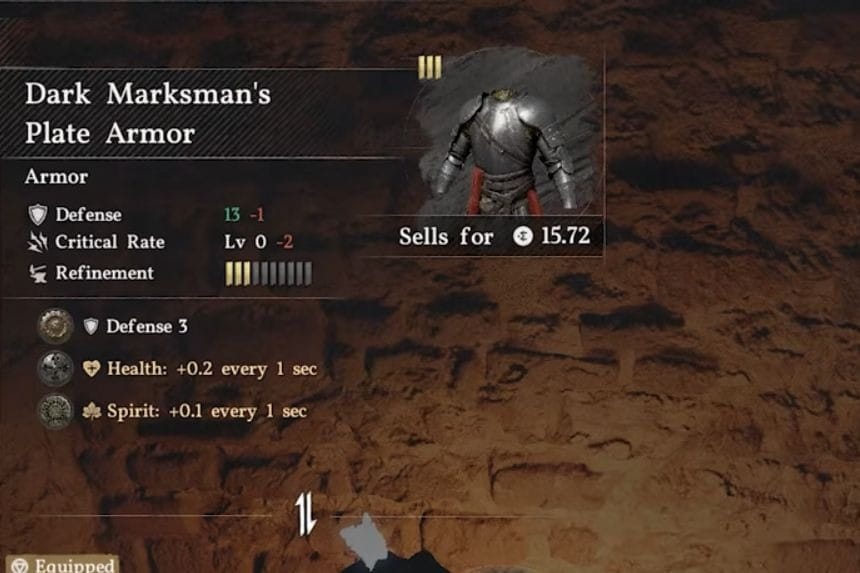Click the up-down compare arrows icon
Viewport: 860px width, 573px height.
point(306,515)
